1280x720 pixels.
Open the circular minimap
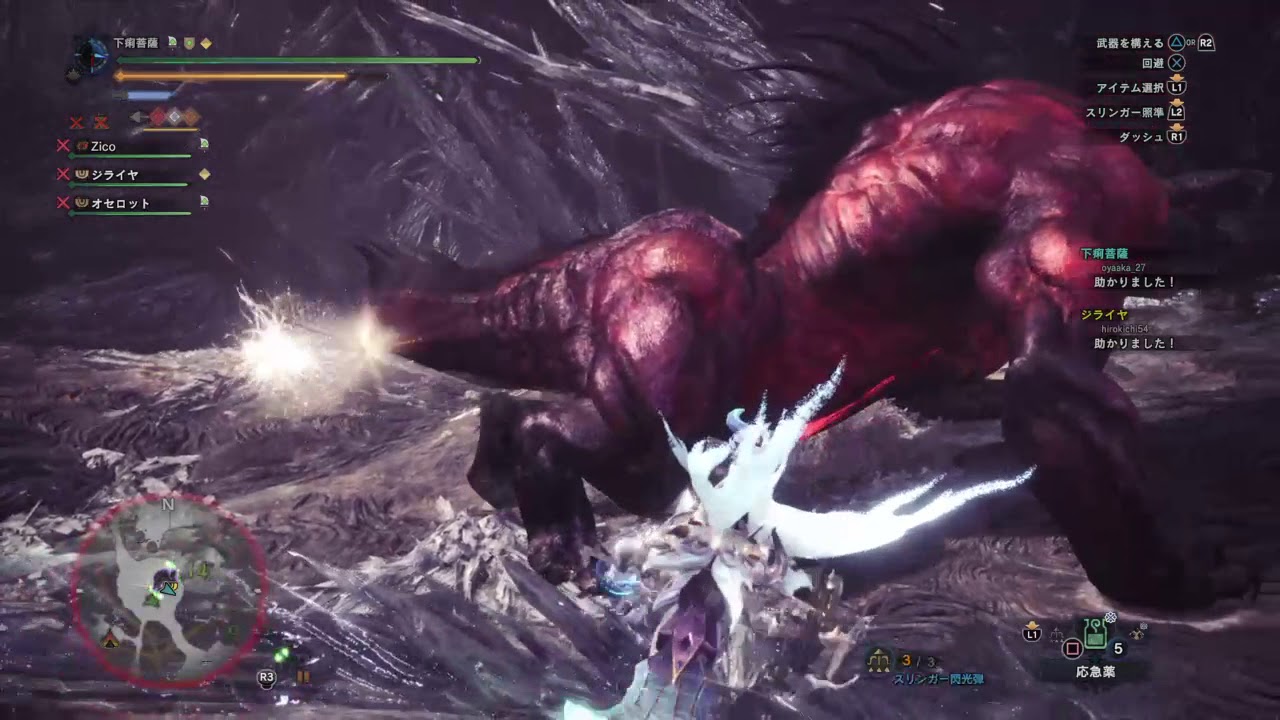168,589
